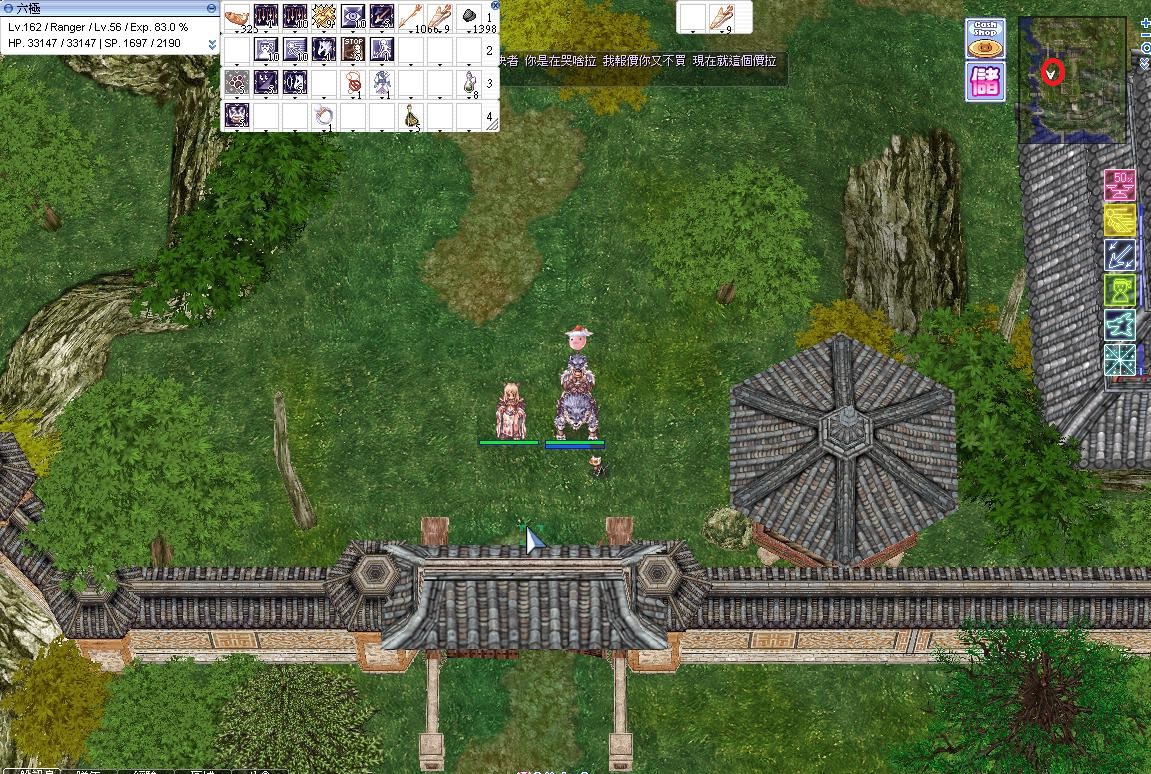Zoom in the minimap with plus
This screenshot has height=774, width=1151.
pos(1145,23)
